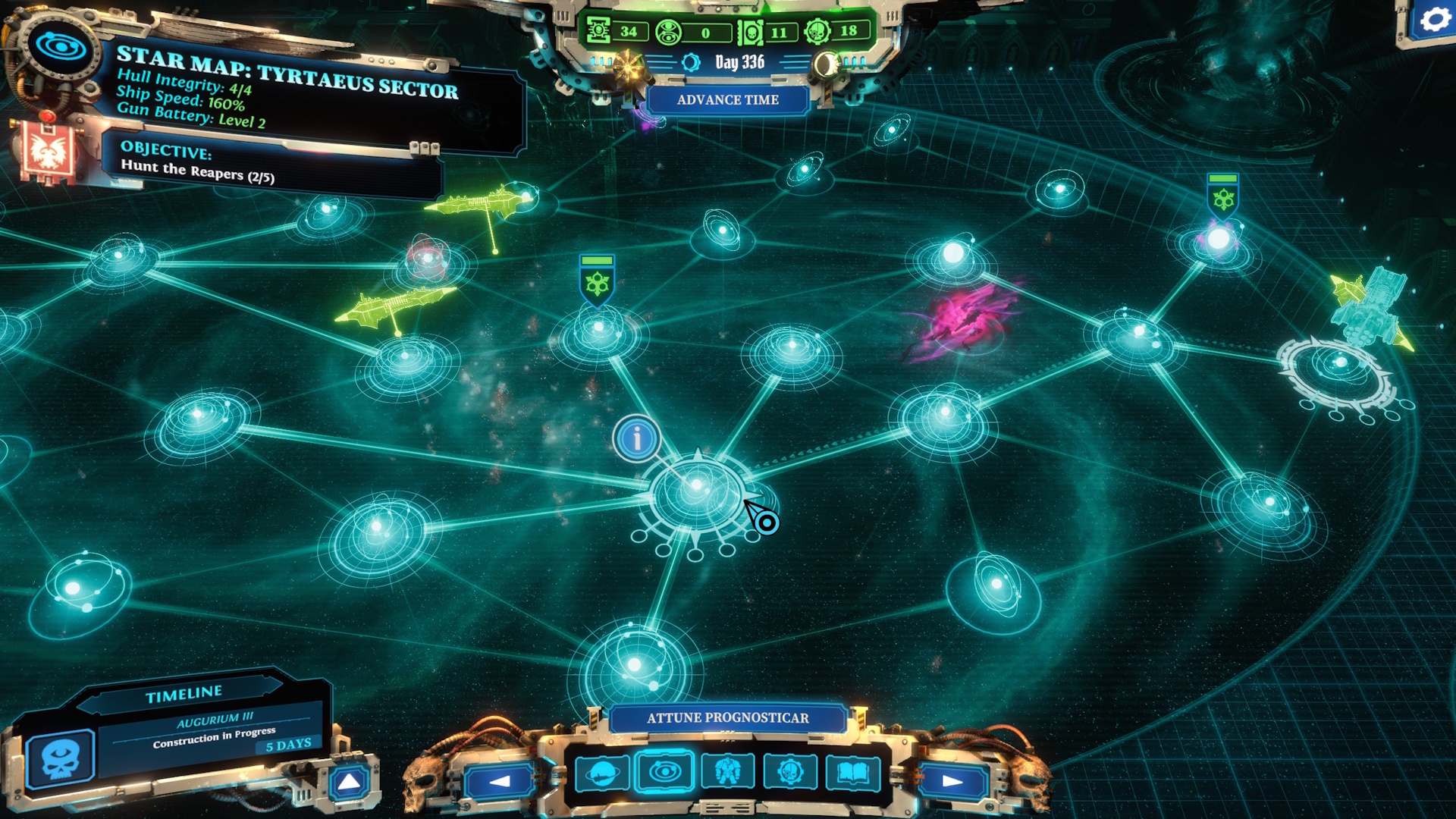Open the settings gear
Image resolution: width=1456 pixels, height=819 pixels.
1433,20
